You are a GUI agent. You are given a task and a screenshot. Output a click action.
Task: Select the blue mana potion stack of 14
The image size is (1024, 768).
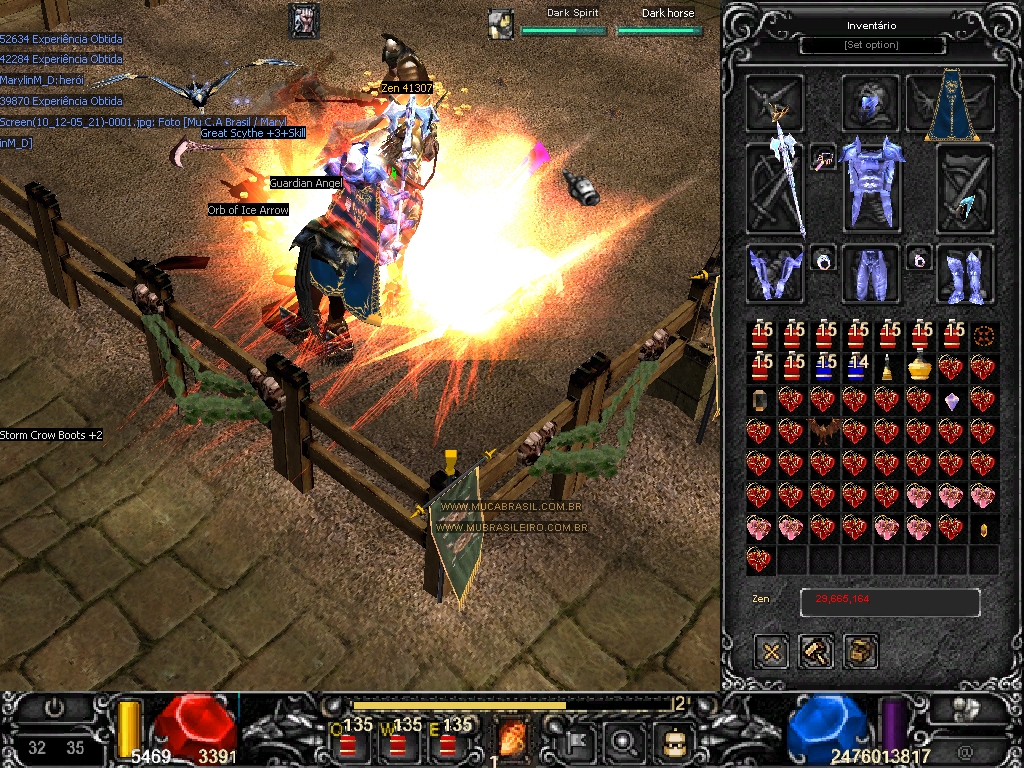(856, 367)
